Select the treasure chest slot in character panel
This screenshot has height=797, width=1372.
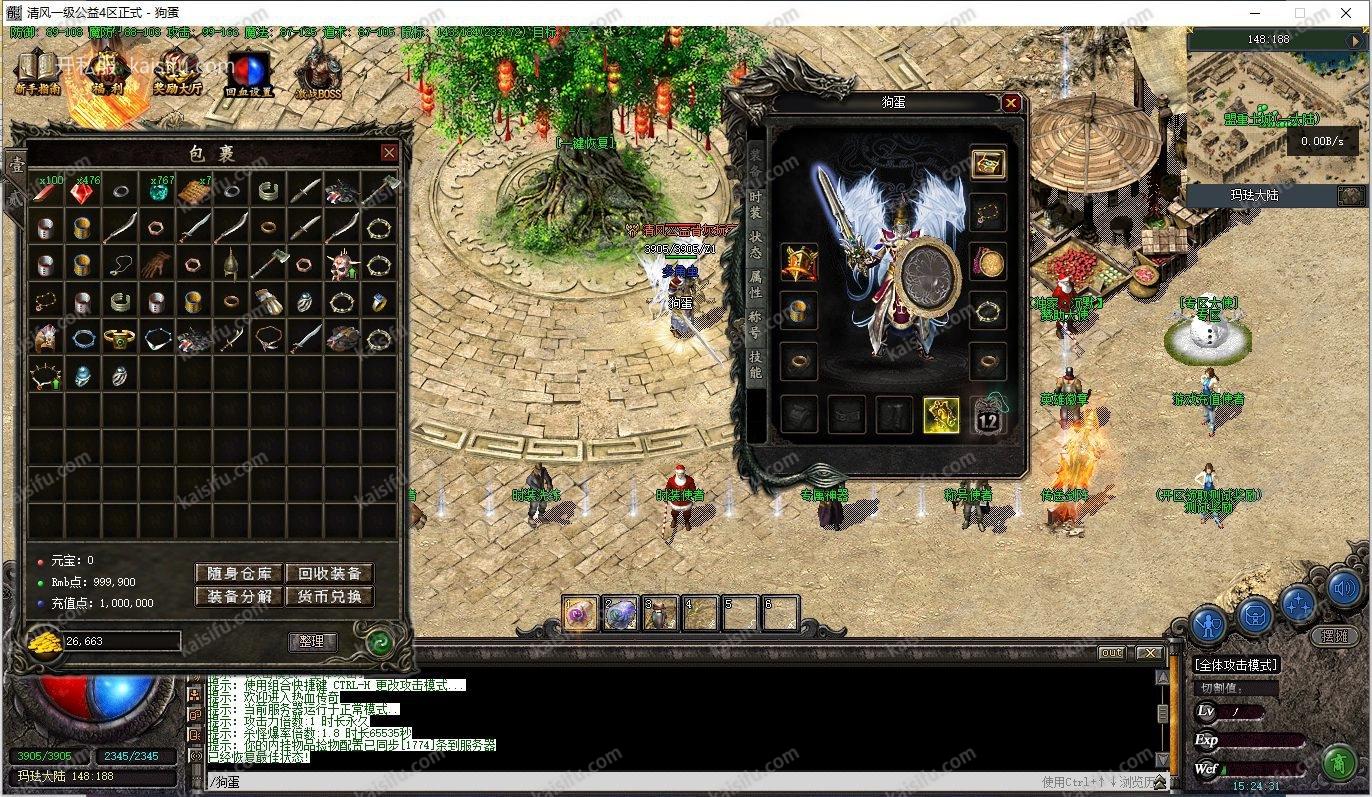tap(988, 164)
